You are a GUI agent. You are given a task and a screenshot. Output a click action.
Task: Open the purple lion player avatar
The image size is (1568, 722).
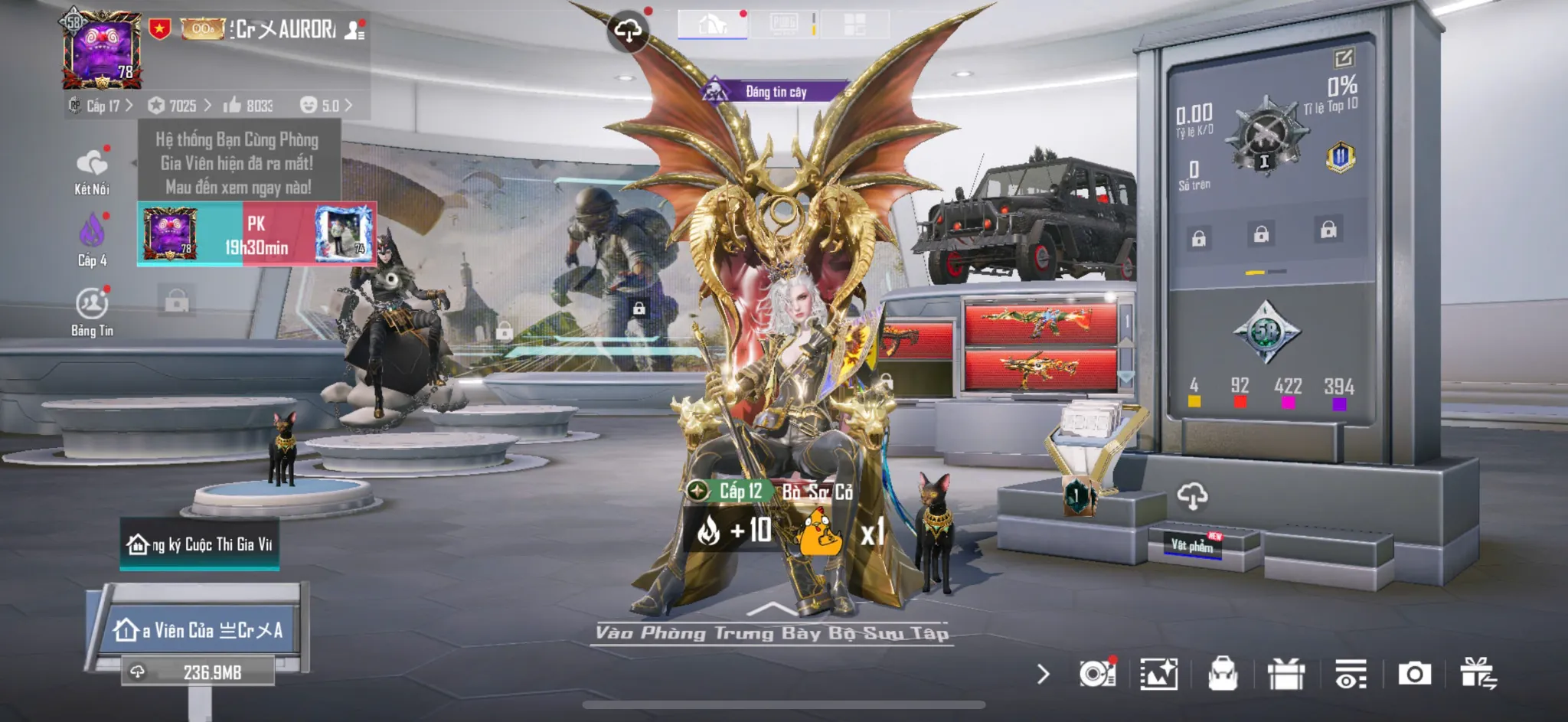[x=102, y=50]
